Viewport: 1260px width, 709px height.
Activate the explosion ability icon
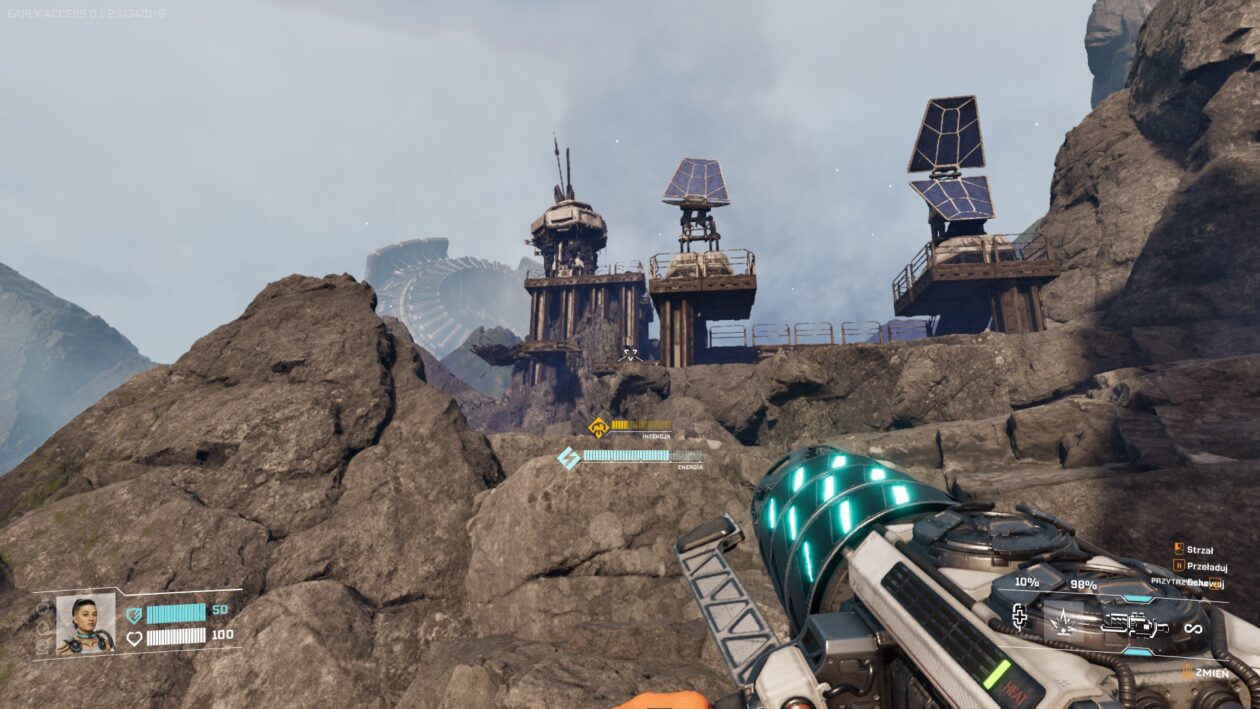click(1064, 623)
